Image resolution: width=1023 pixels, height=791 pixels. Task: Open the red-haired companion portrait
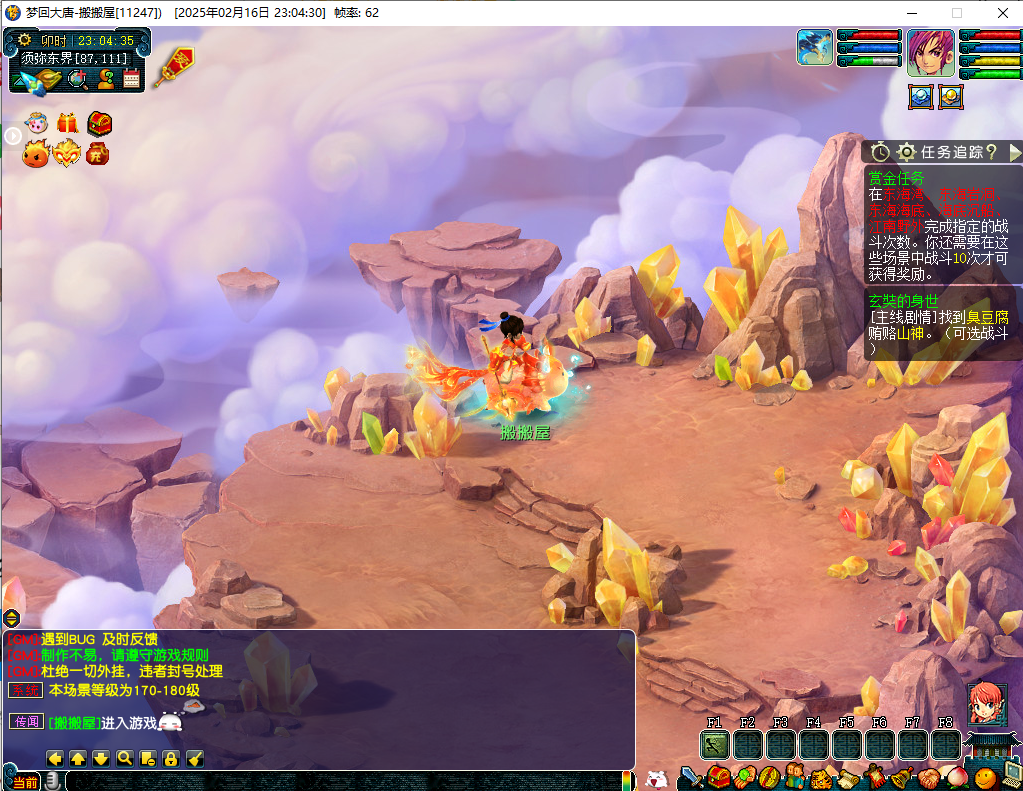point(985,704)
